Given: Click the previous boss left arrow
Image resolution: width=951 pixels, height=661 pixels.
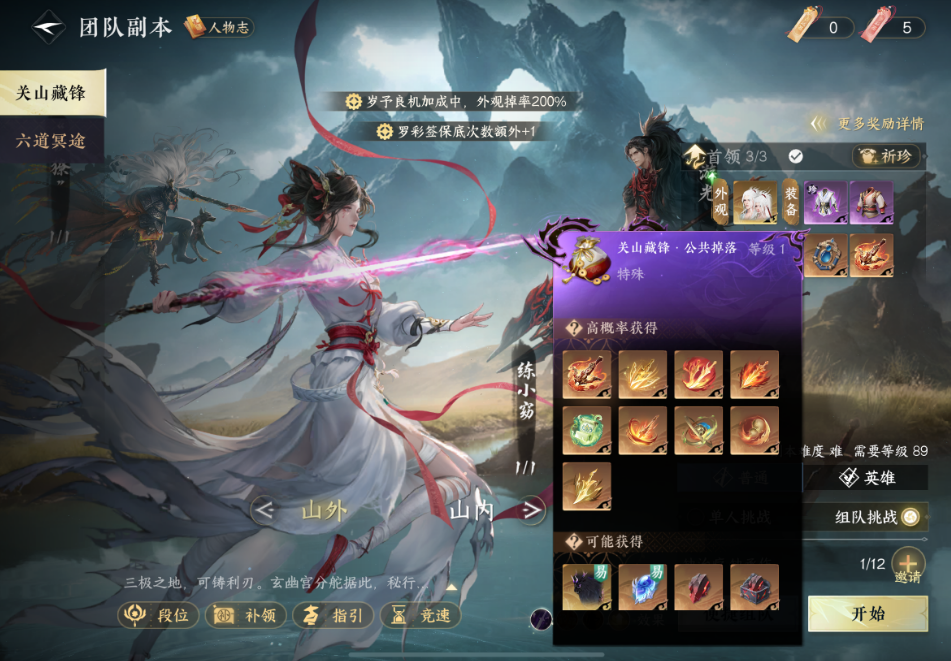Looking at the screenshot, I should pyautogui.click(x=264, y=511).
